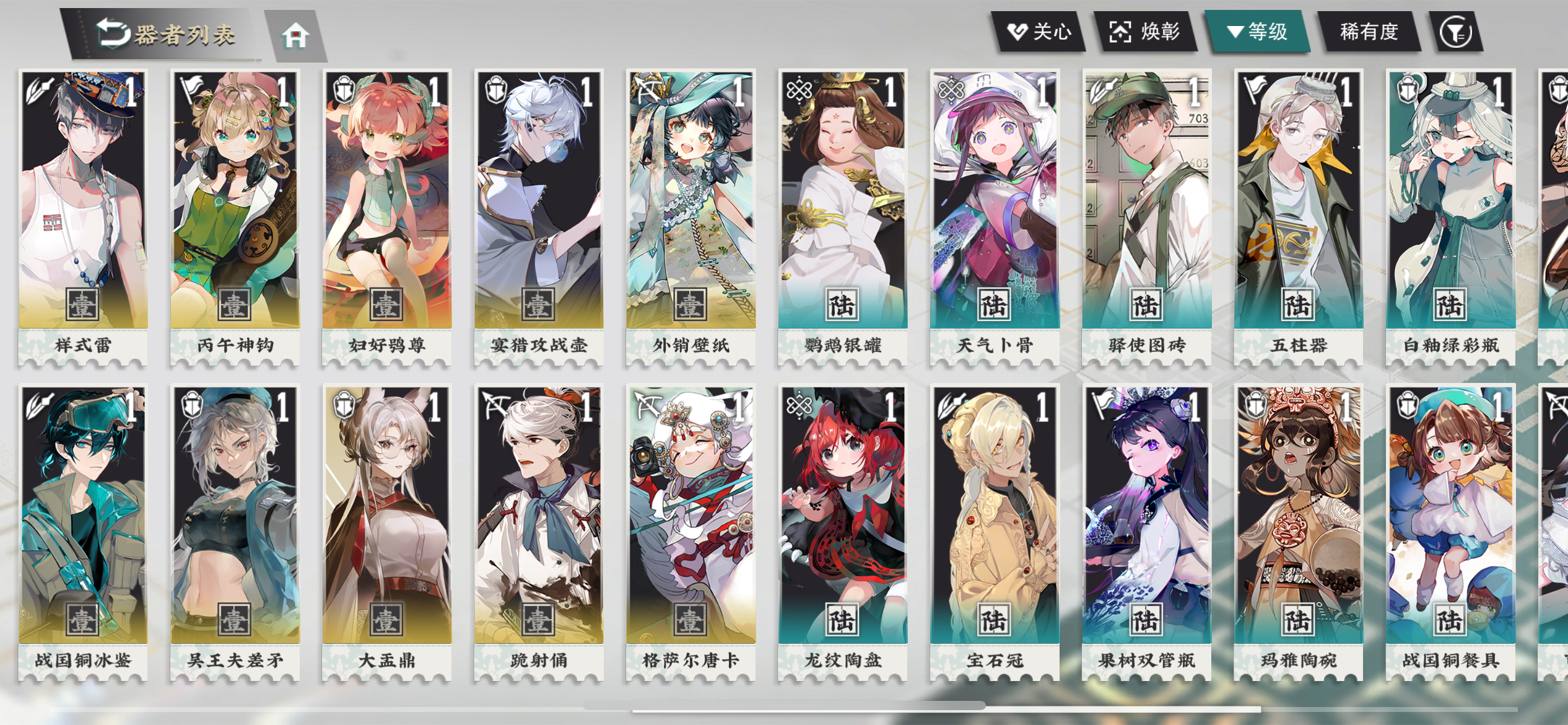The image size is (1568, 725).
Task: Click the home icon beside 器者列表 title
Action: 299,34
